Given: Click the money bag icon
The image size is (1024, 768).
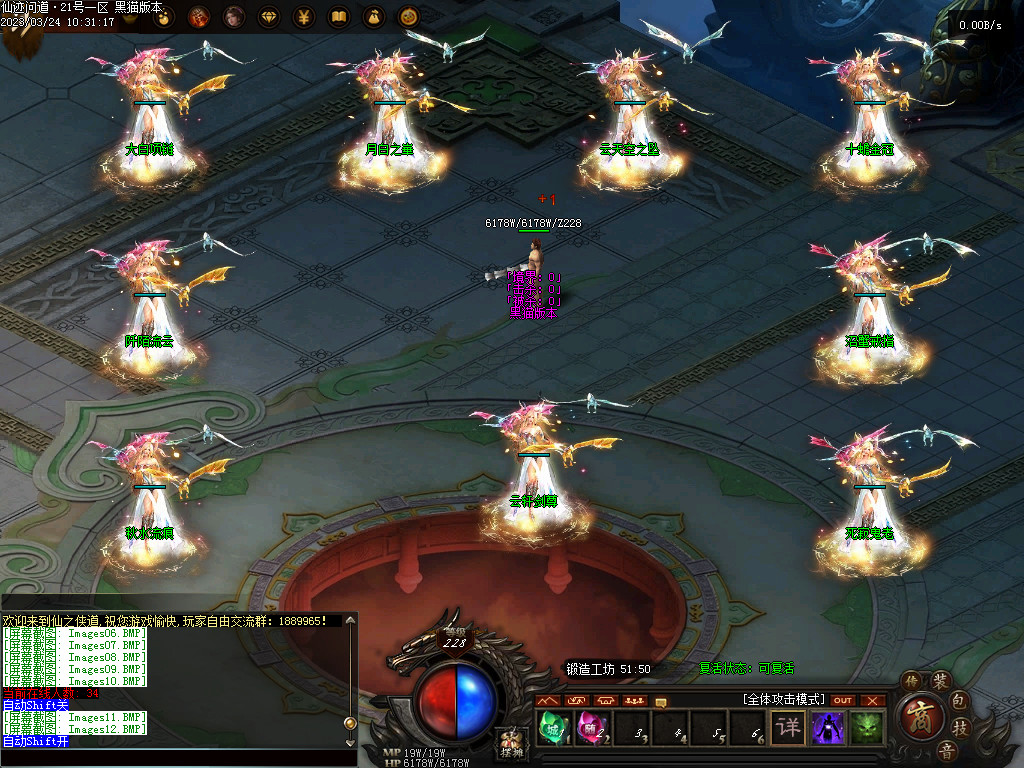Looking at the screenshot, I should click(x=373, y=16).
